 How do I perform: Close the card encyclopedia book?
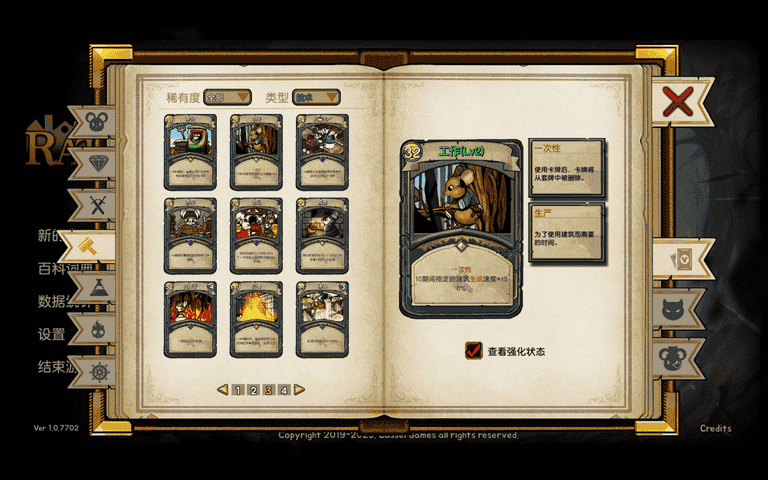(x=678, y=101)
